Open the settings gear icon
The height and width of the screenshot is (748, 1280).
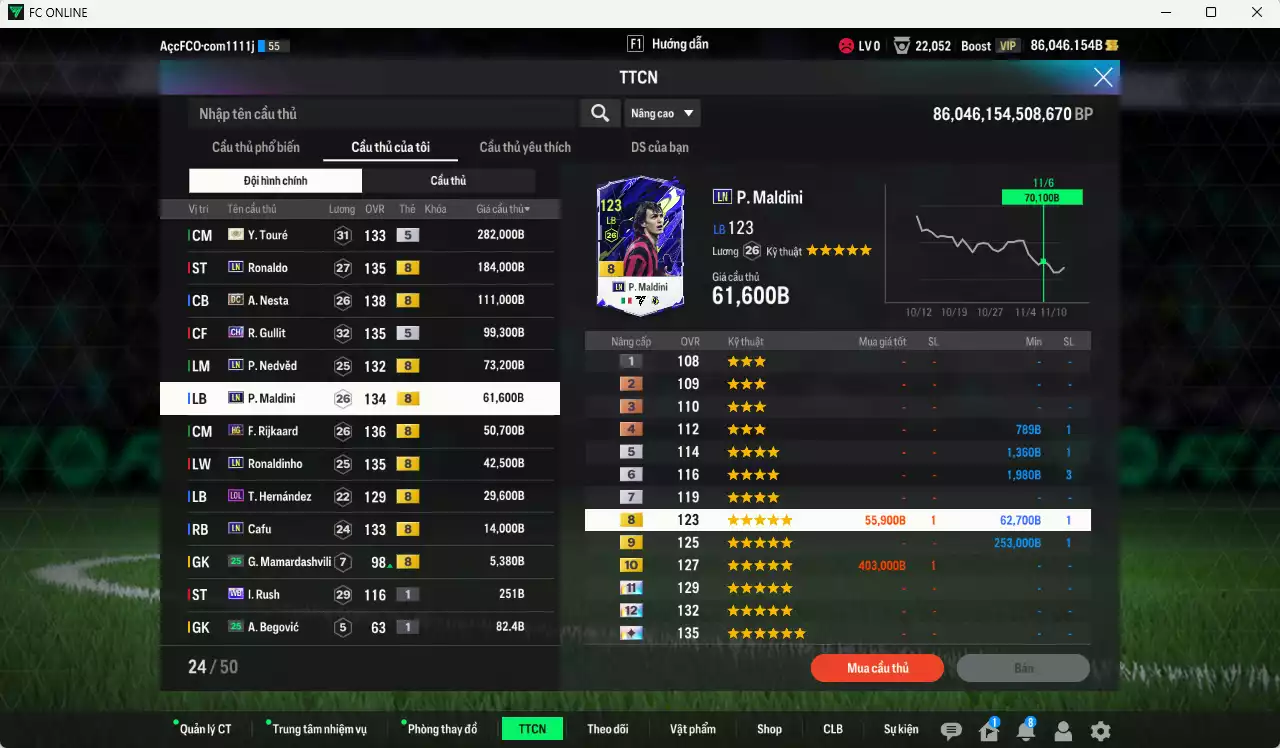coord(1100,731)
